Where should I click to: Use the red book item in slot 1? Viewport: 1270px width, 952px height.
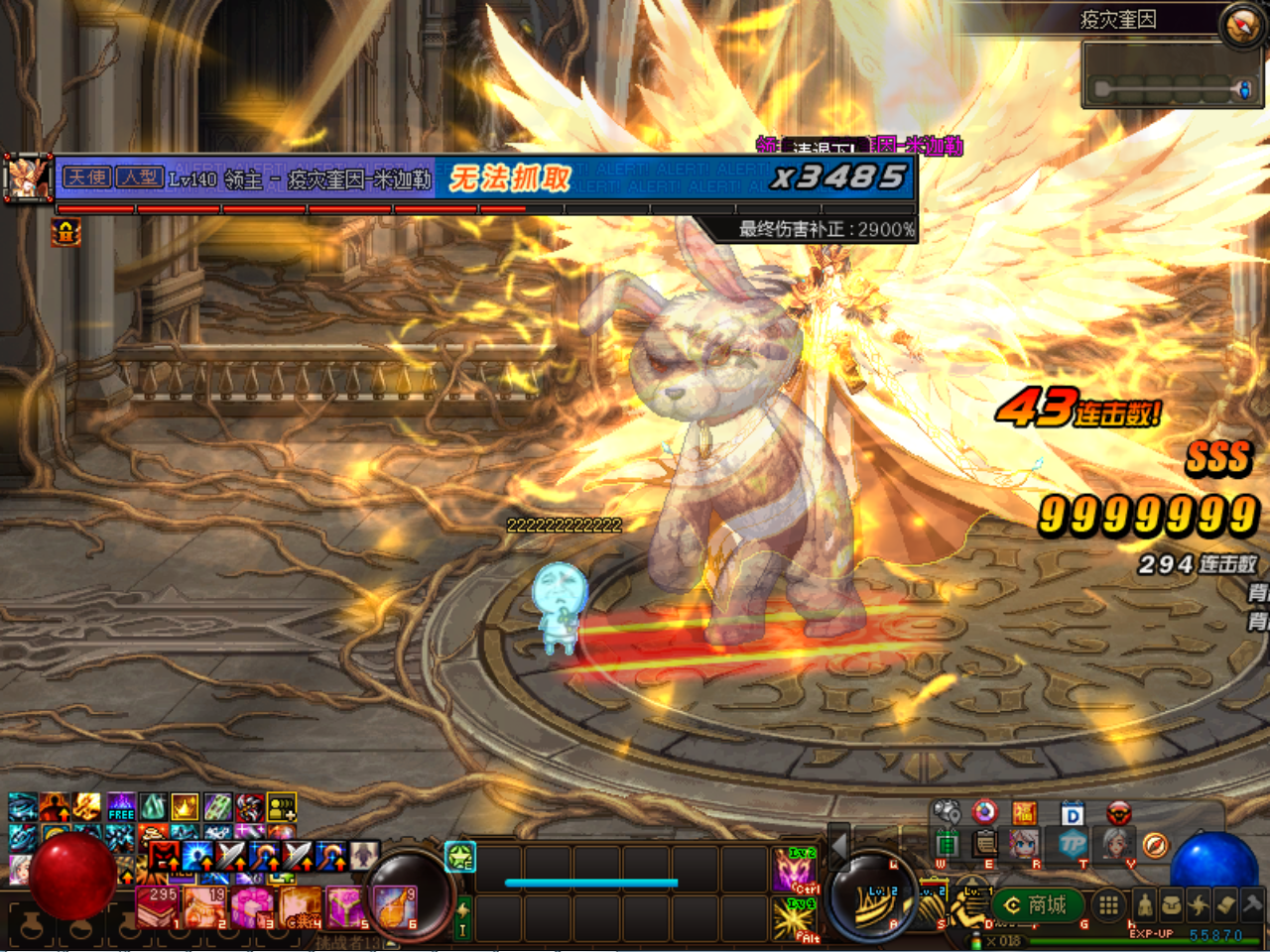pos(157,906)
